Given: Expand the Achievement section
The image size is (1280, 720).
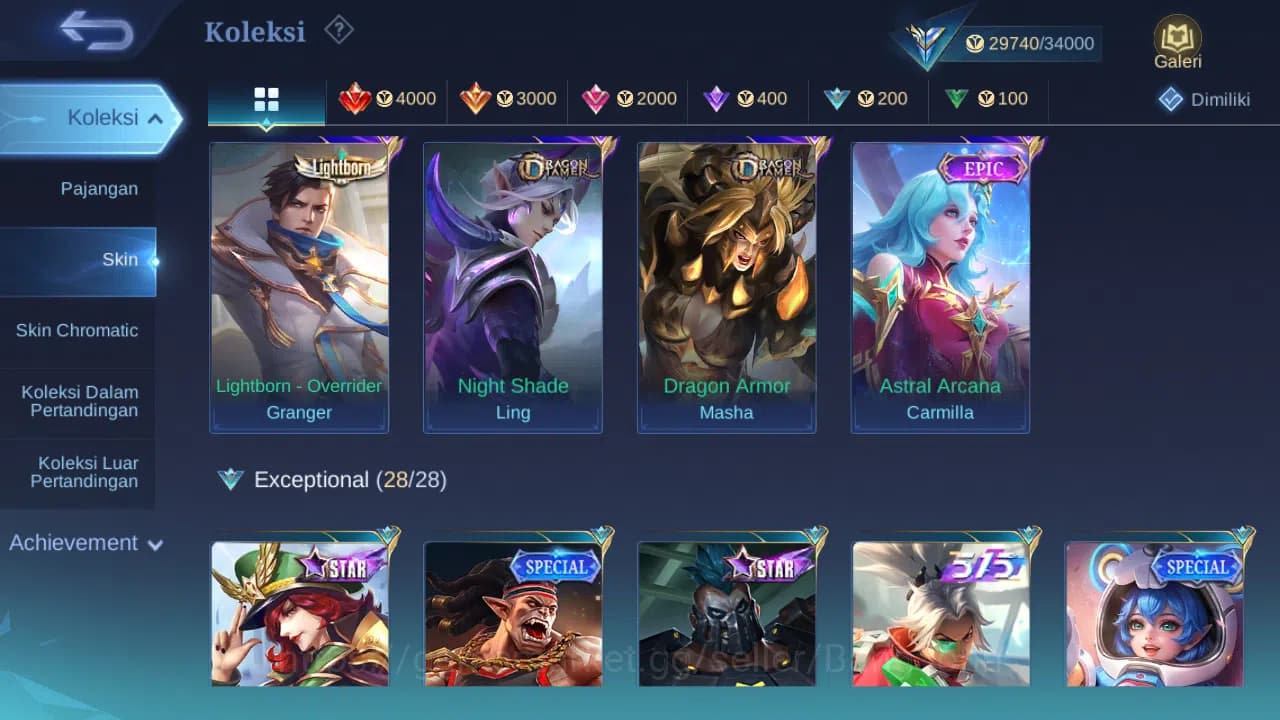Looking at the screenshot, I should coord(84,543).
